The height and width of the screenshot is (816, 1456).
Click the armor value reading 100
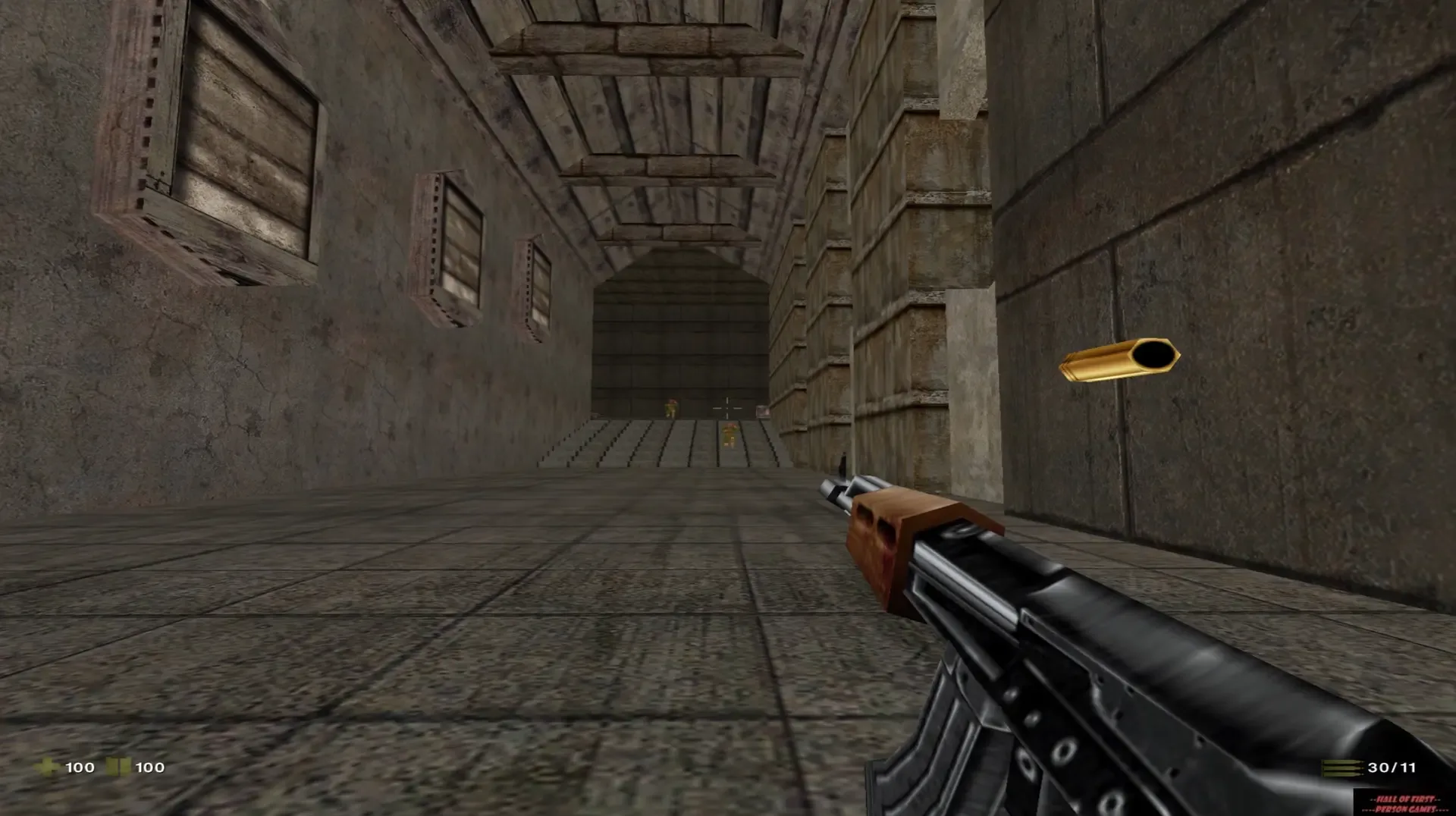point(149,767)
